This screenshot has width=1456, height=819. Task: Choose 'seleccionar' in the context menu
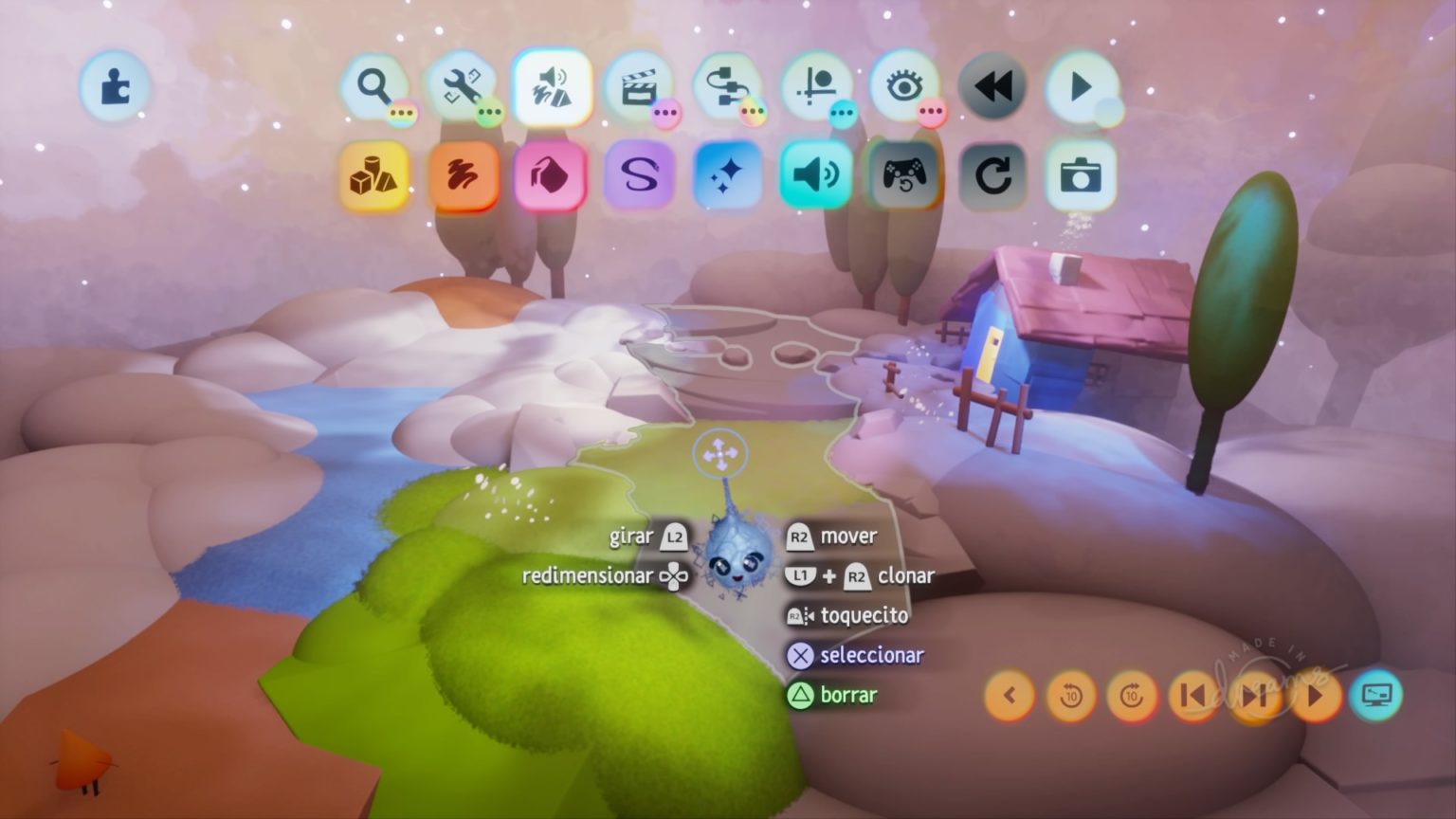[856, 655]
